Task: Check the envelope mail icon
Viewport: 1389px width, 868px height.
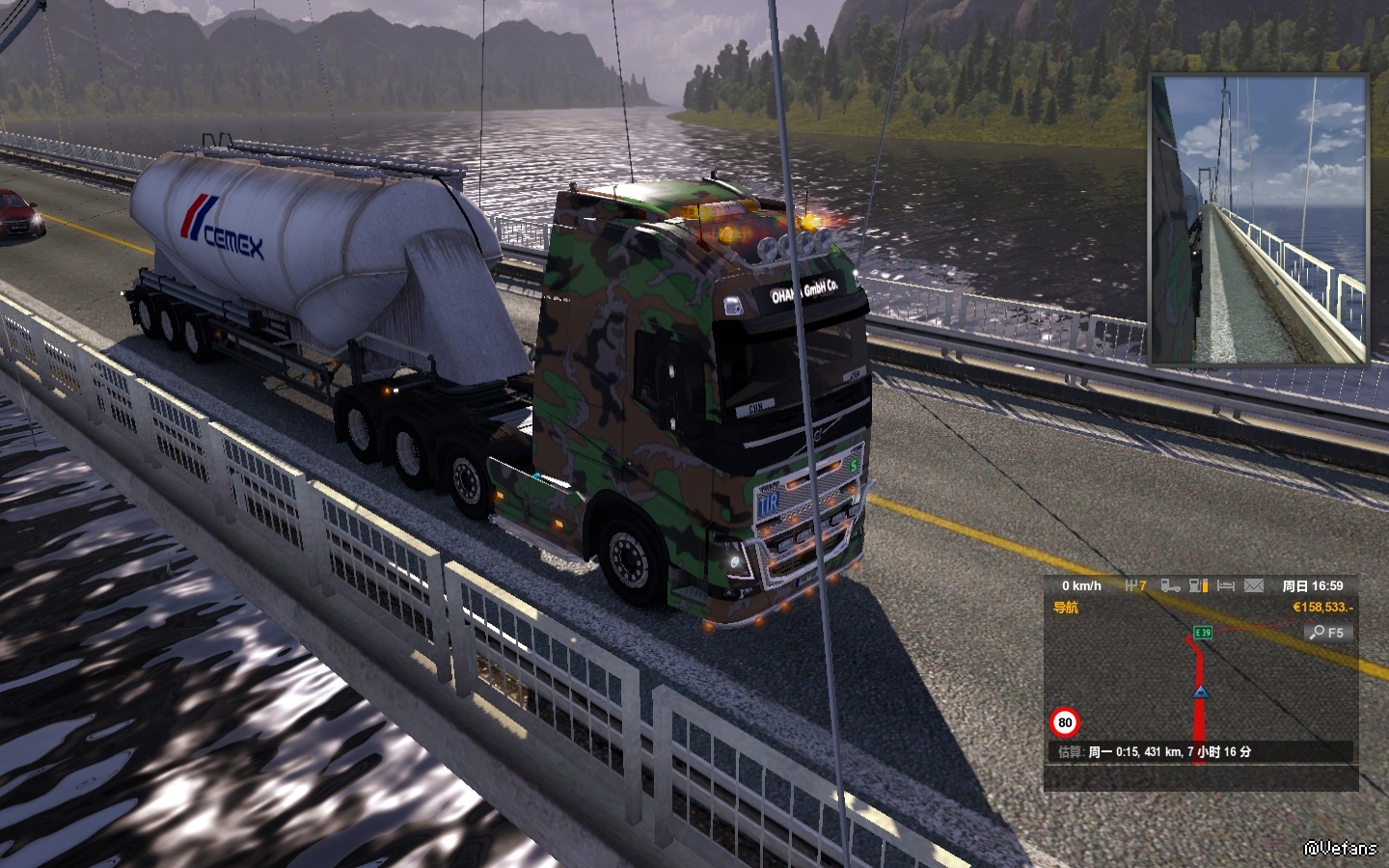Action: pyautogui.click(x=1253, y=585)
